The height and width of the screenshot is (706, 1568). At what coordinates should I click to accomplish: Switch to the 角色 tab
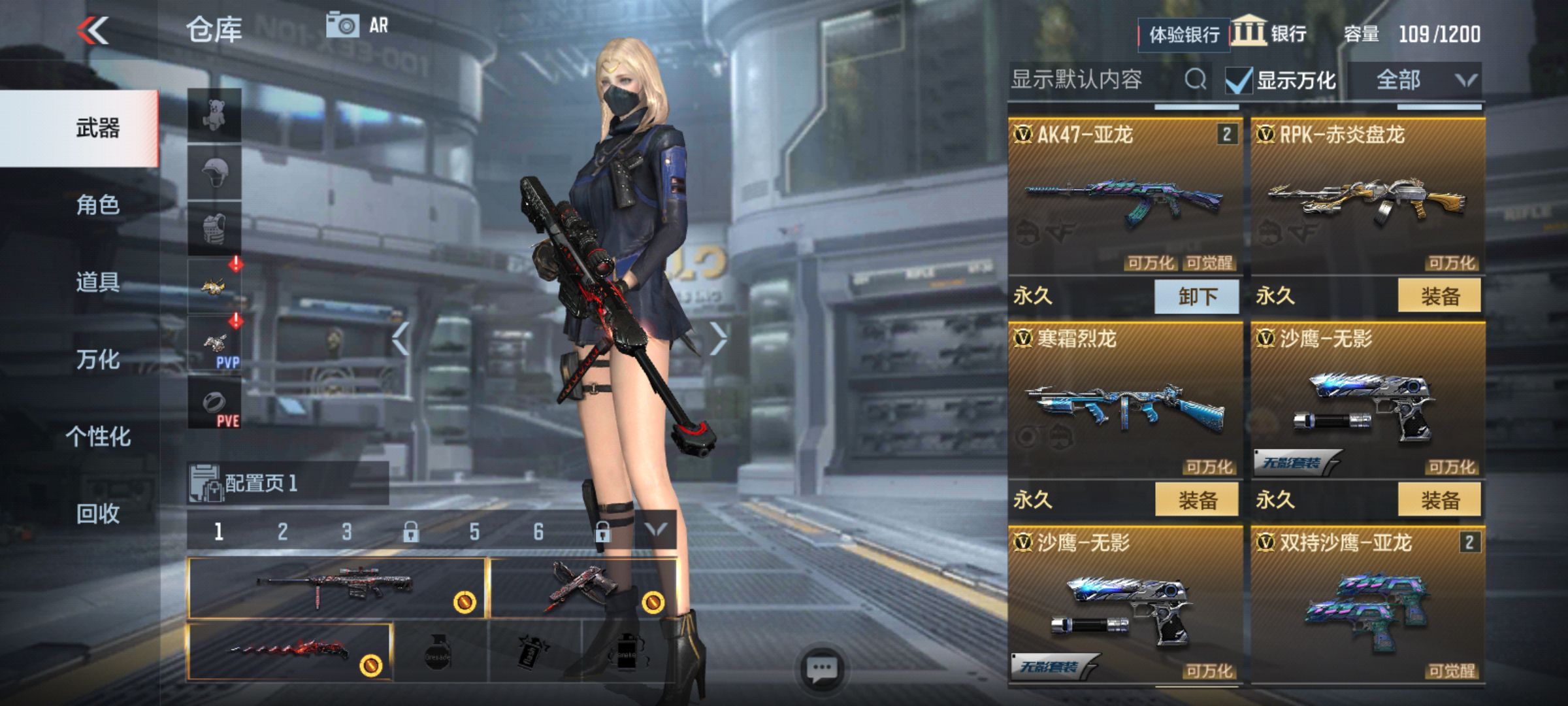(x=97, y=205)
